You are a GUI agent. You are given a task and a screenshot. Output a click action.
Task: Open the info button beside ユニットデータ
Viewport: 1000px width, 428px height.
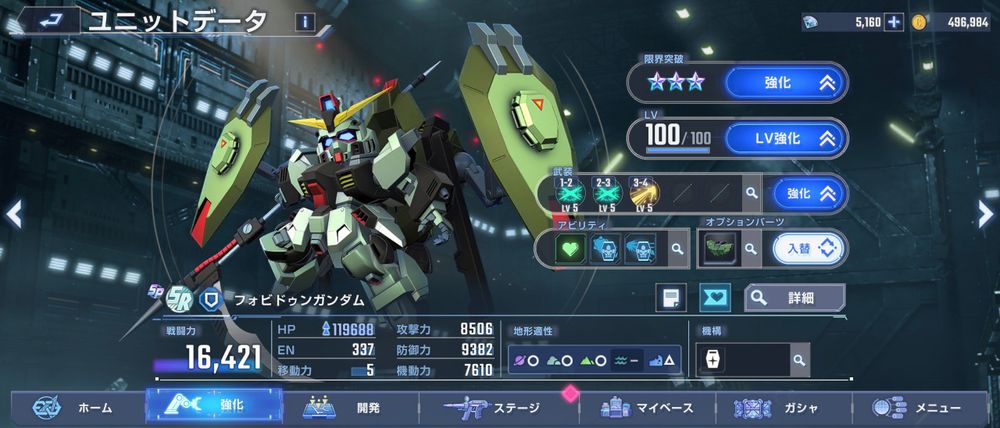click(303, 21)
